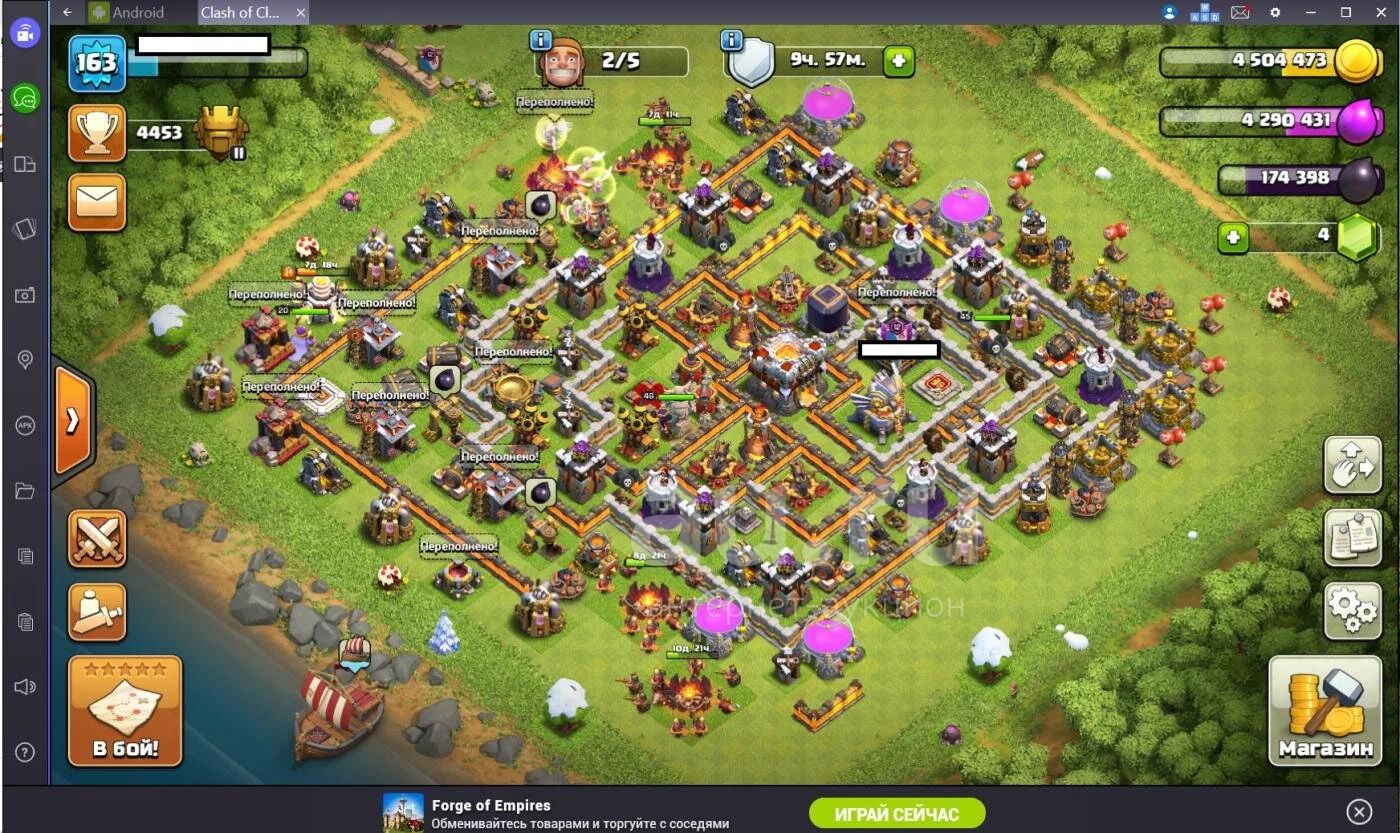
Task: Expand the orange clan chat arrow
Action: (73, 421)
